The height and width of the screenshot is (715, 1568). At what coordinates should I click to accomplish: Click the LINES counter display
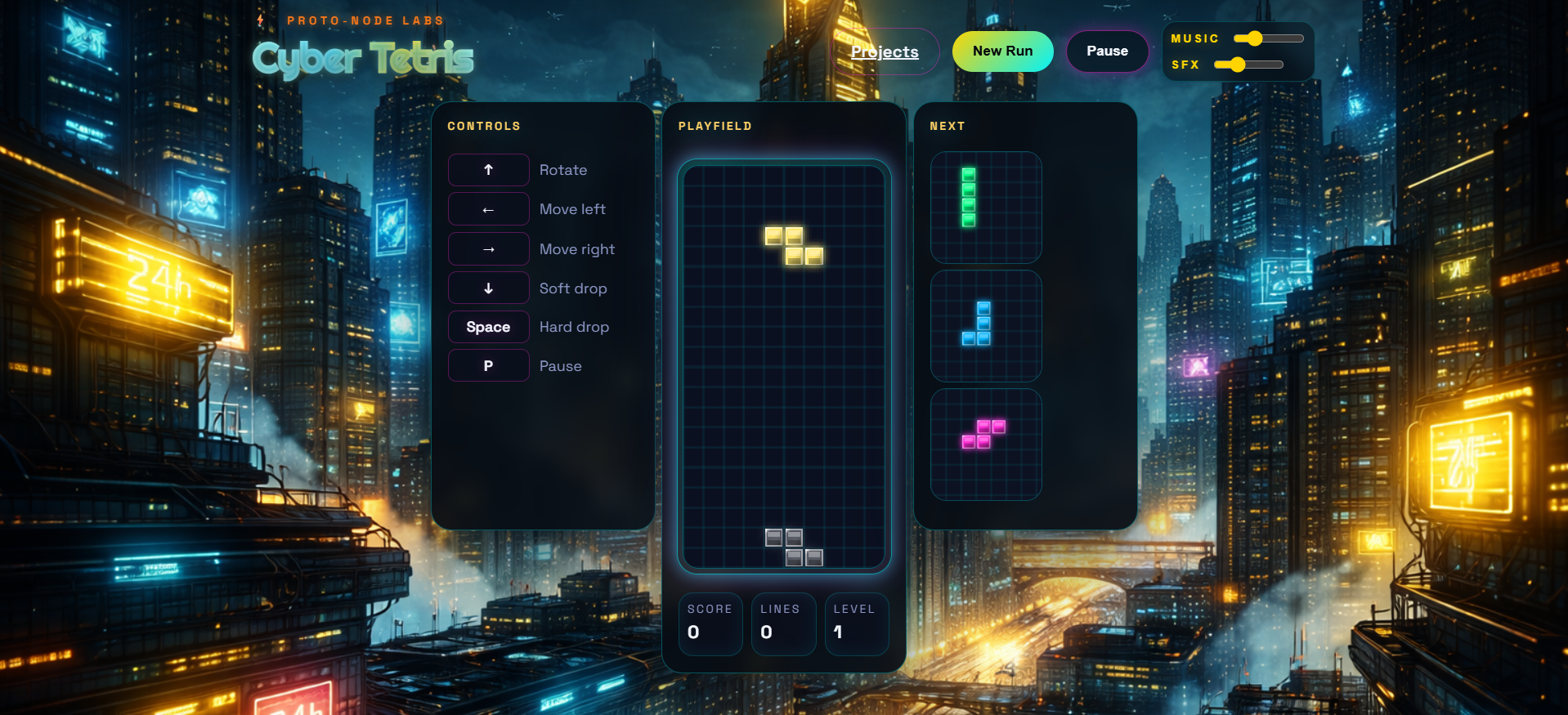[x=782, y=623]
